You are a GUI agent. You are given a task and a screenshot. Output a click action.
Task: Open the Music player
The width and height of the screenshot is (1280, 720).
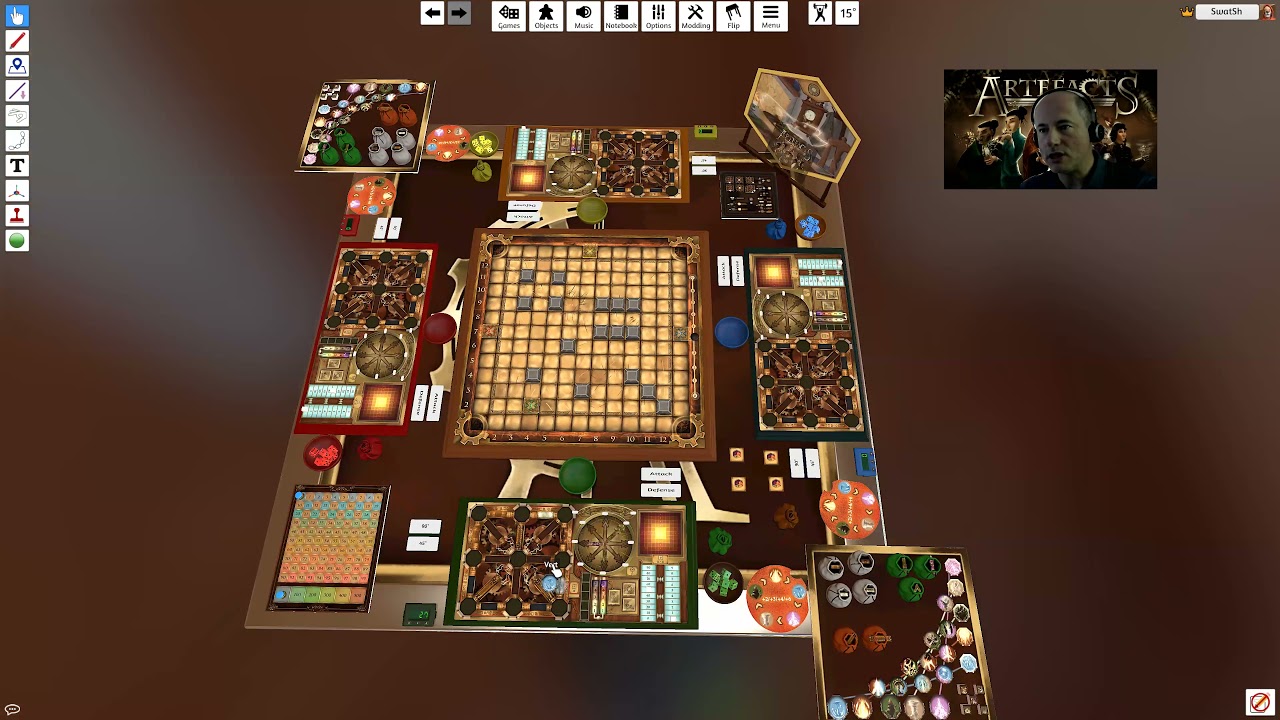pyautogui.click(x=584, y=16)
